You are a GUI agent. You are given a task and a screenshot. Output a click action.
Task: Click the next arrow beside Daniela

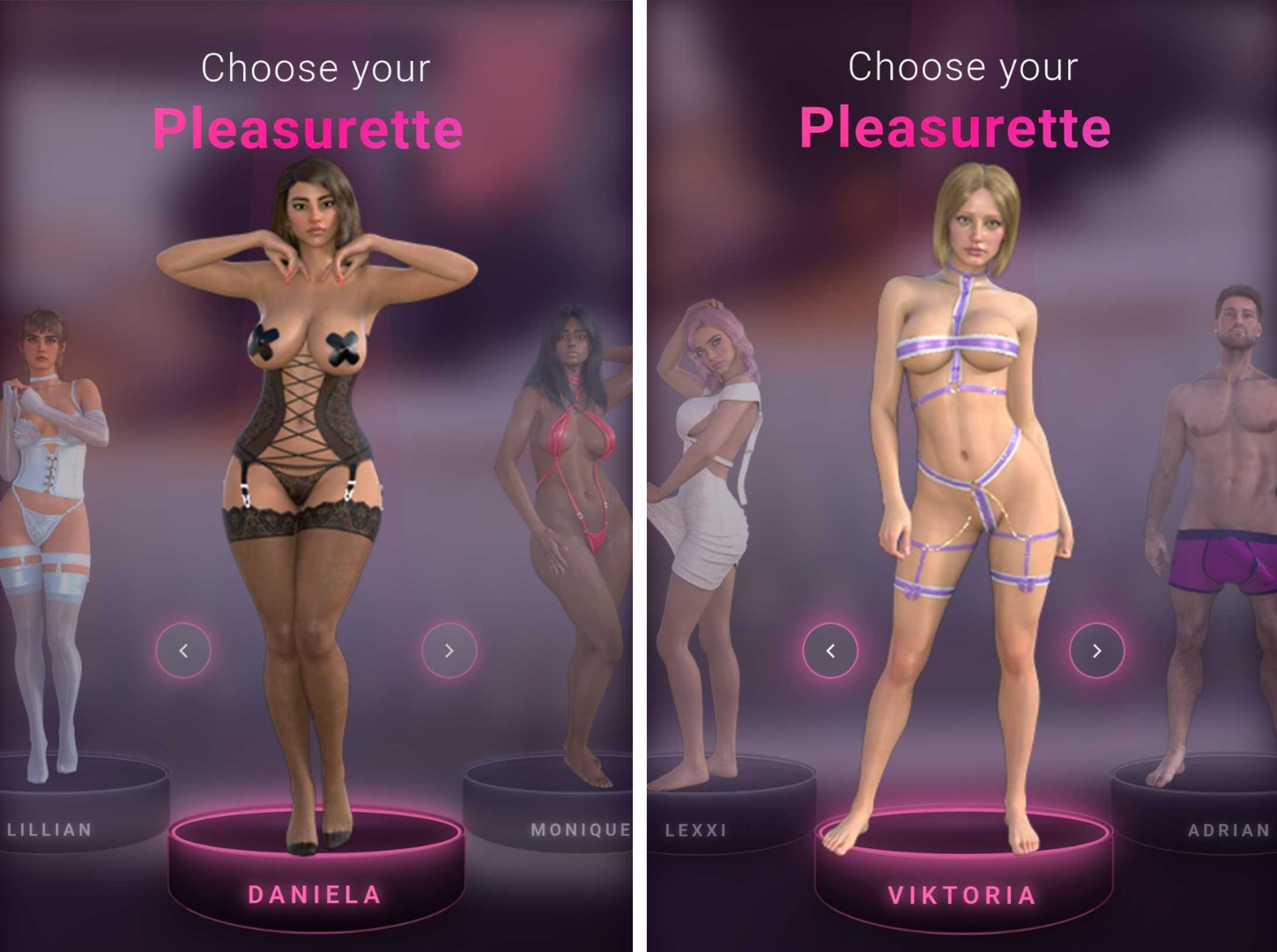[449, 651]
